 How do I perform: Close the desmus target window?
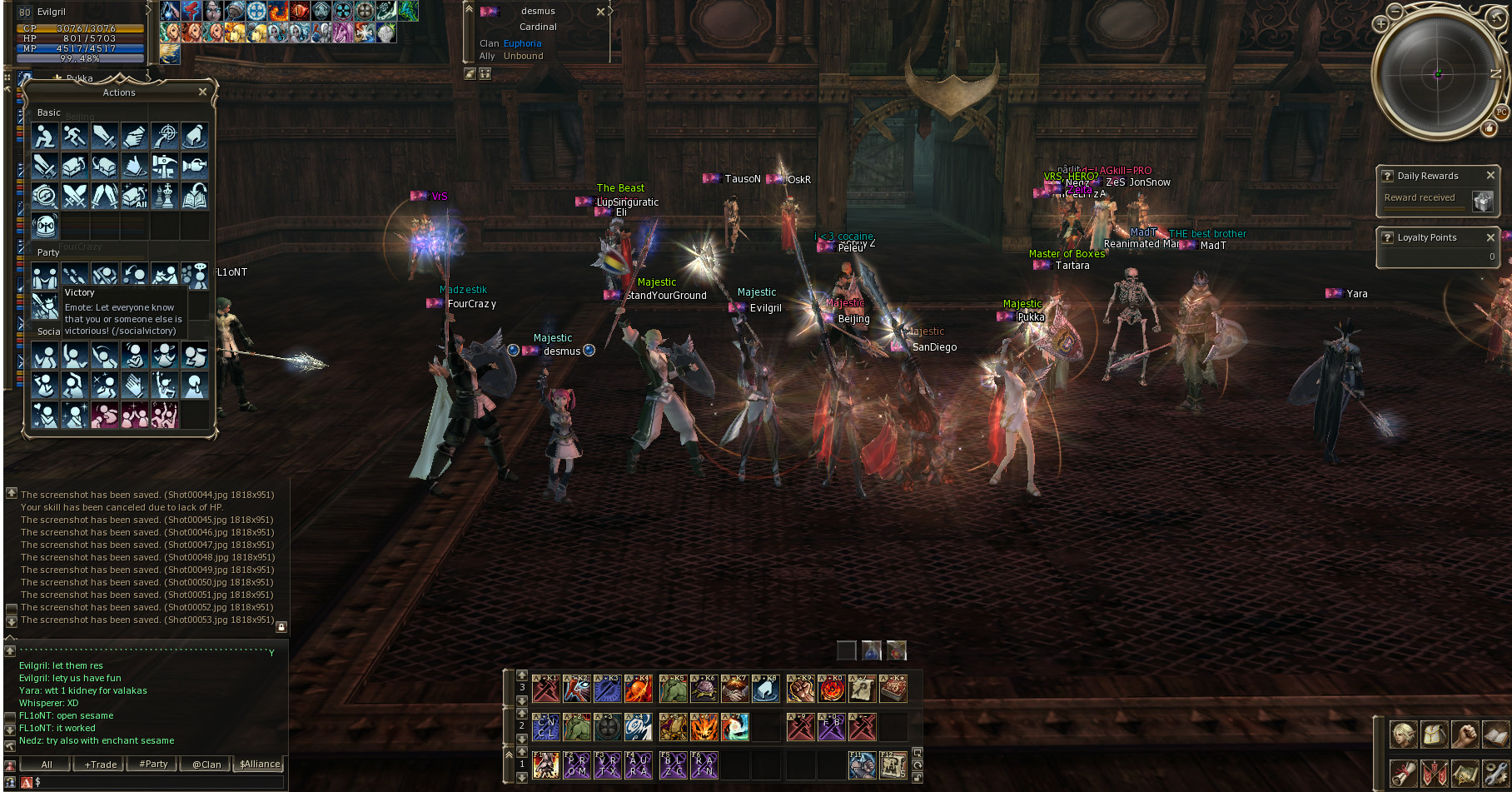(600, 12)
